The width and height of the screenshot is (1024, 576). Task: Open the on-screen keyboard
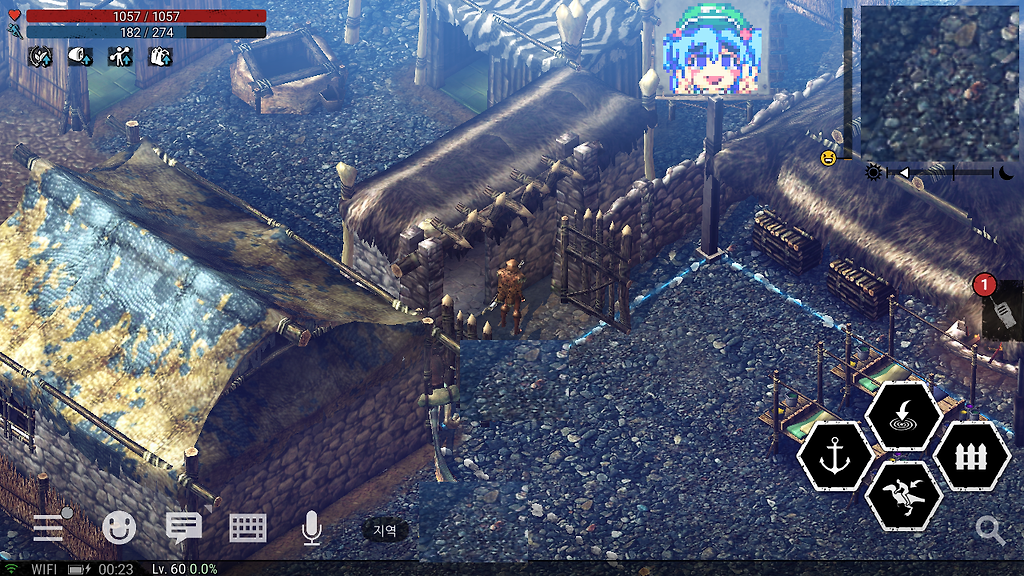pos(248,527)
